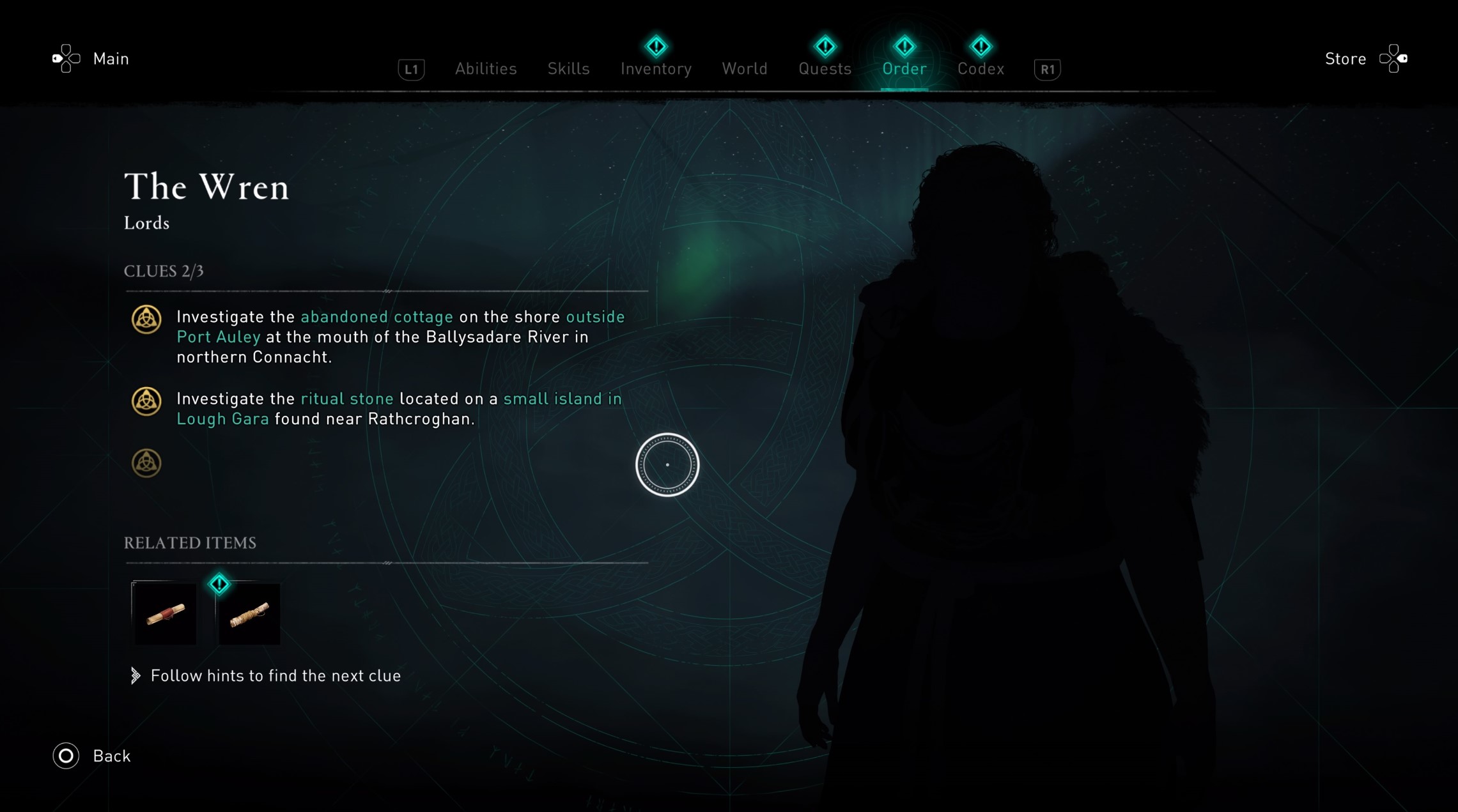The width and height of the screenshot is (1458, 812).
Task: Open the Skills tab
Action: [x=568, y=68]
